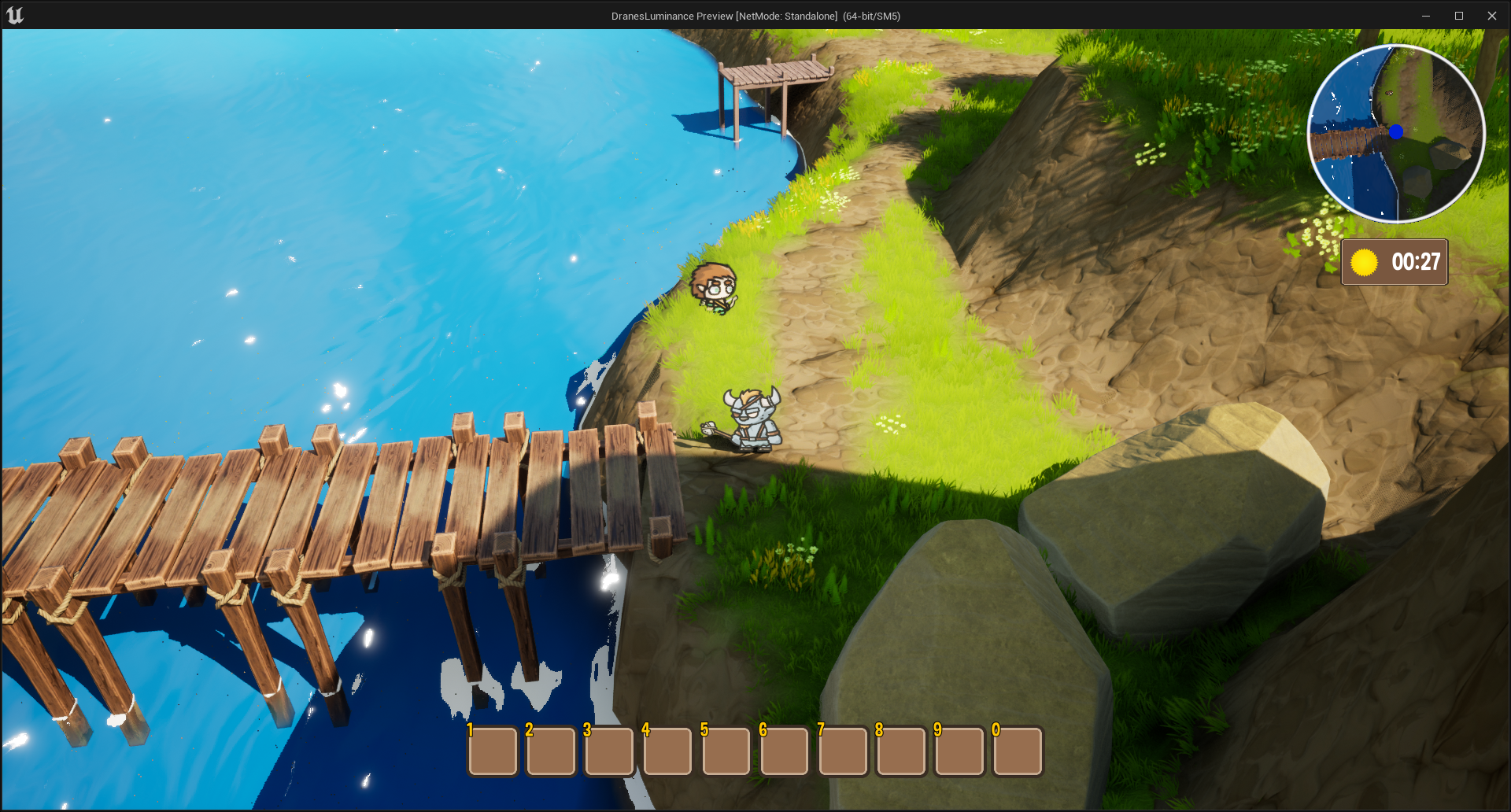Select hotbar slot number 9

pyautogui.click(x=959, y=751)
